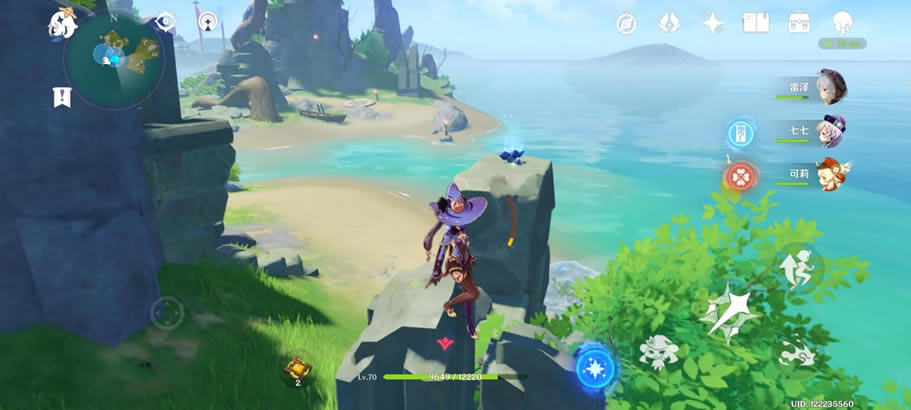Use the witch-hat elemental skill button
Viewport: 911px width, 410px height.
pyautogui.click(x=660, y=351)
